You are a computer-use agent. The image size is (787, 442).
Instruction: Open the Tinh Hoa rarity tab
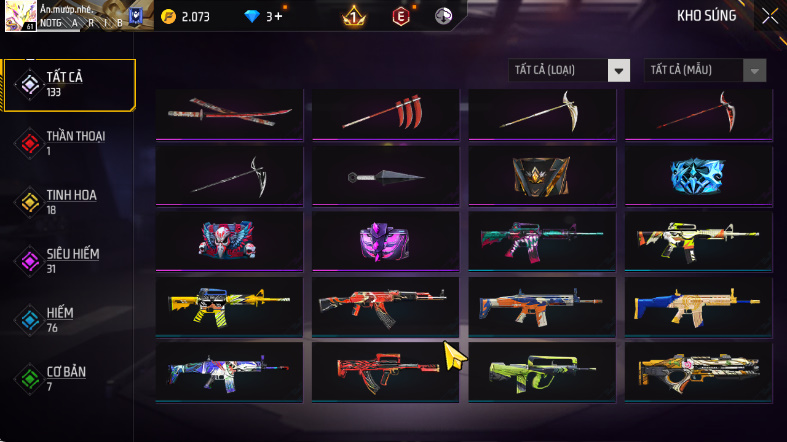(x=69, y=202)
